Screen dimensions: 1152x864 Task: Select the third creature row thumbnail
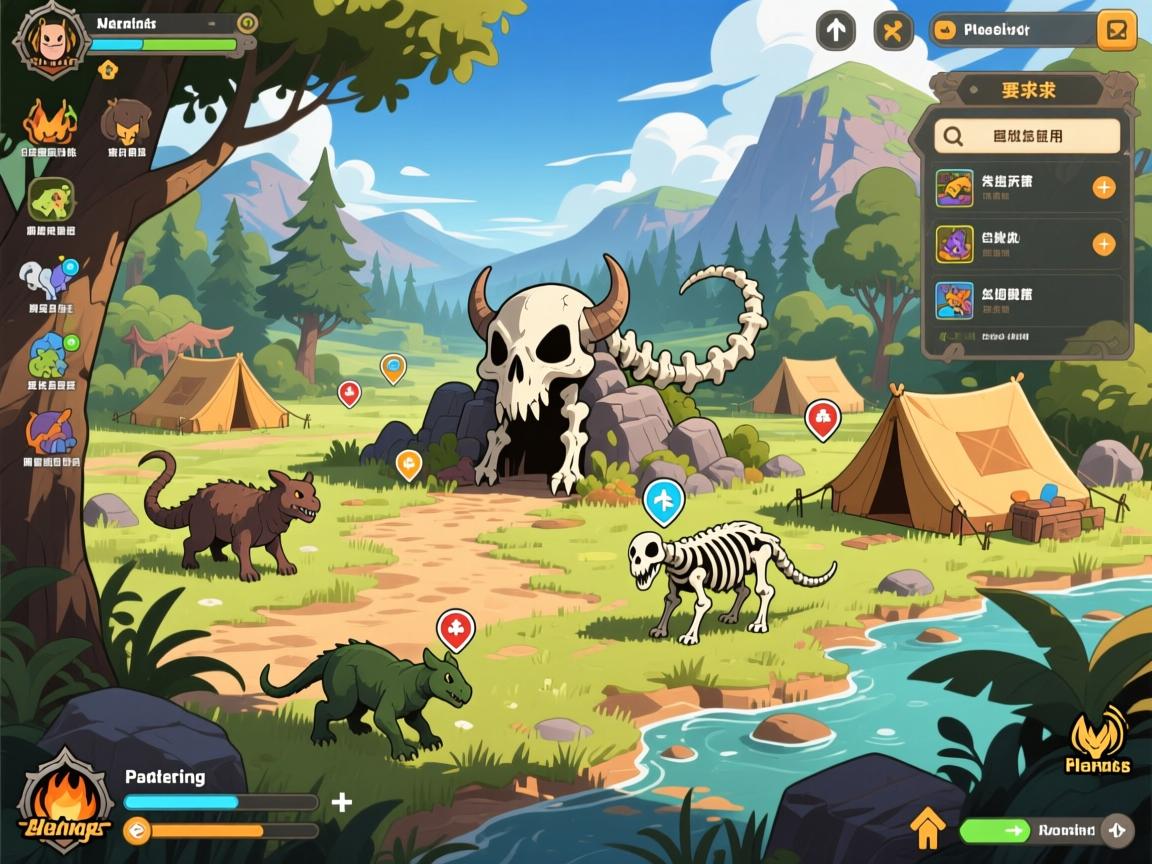(x=954, y=300)
